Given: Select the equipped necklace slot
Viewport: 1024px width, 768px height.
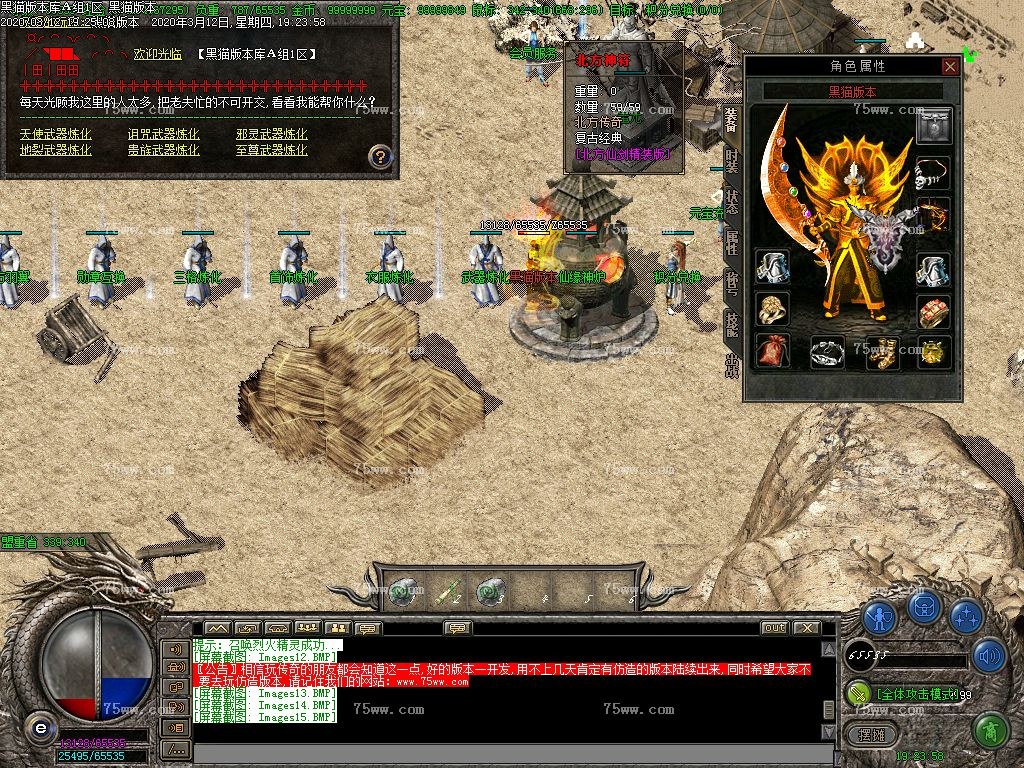Looking at the screenshot, I should [934, 172].
